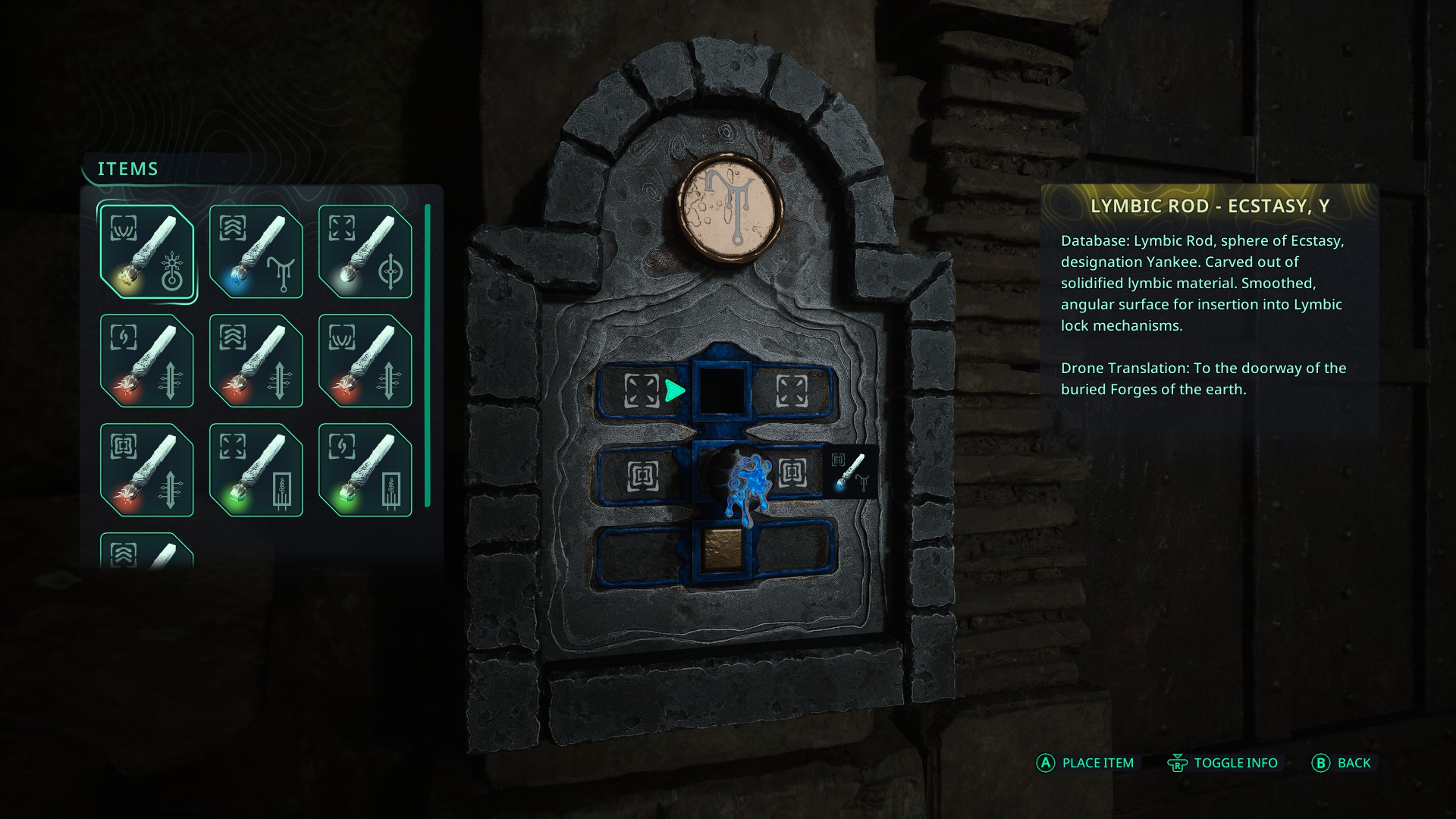Select the blue-tipped Lymbic Rod with Yankee glyph
The image size is (1456, 819).
256,253
